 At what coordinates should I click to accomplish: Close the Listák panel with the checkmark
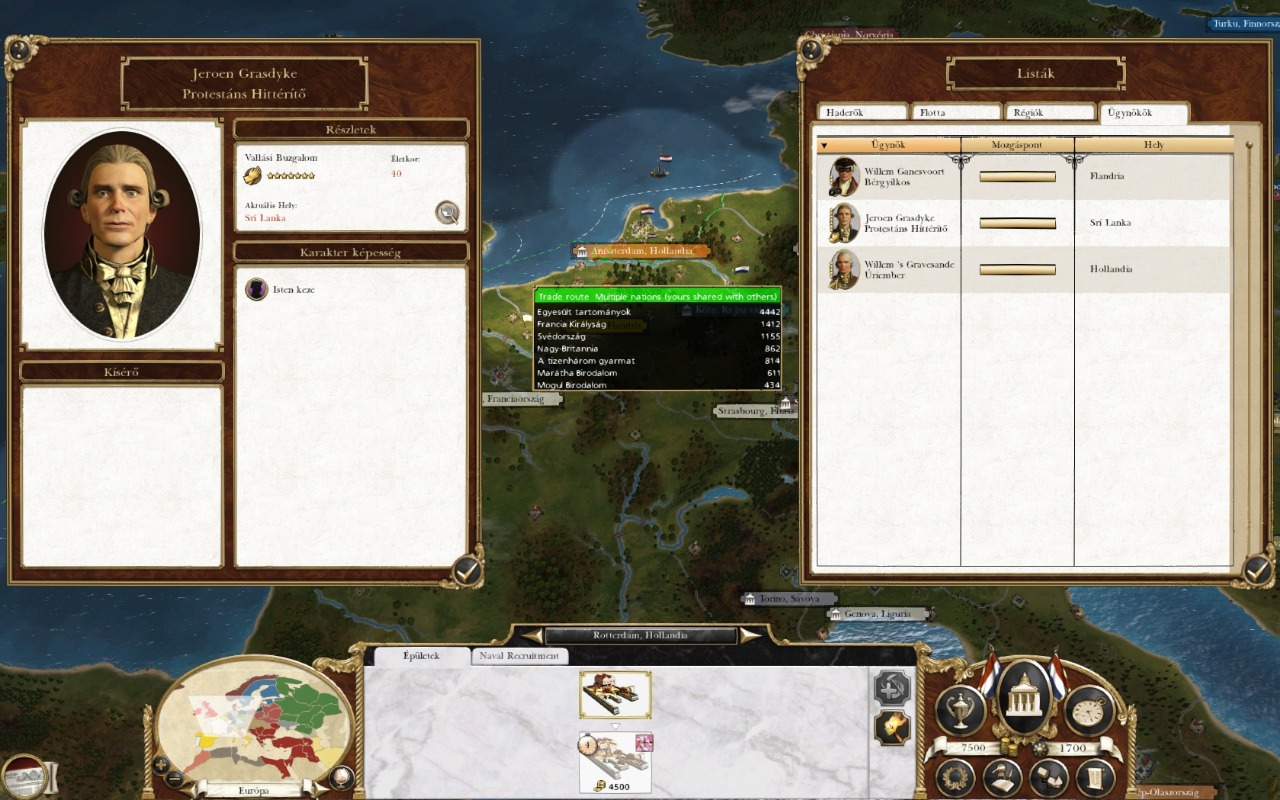(1256, 570)
